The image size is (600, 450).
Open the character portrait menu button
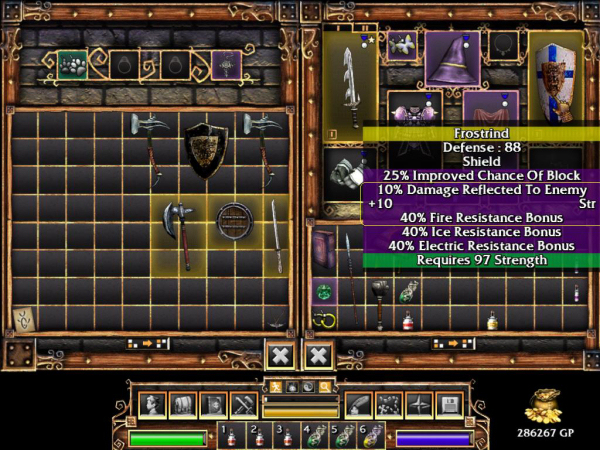(154, 404)
